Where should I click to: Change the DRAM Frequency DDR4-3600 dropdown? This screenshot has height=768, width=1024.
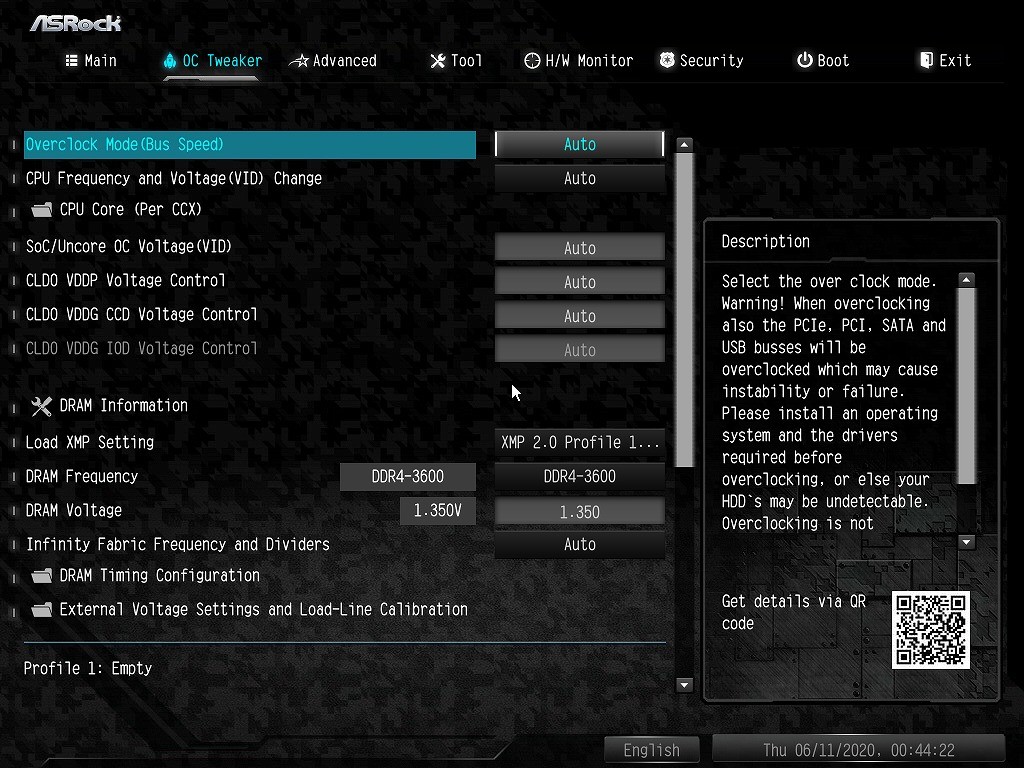(579, 477)
